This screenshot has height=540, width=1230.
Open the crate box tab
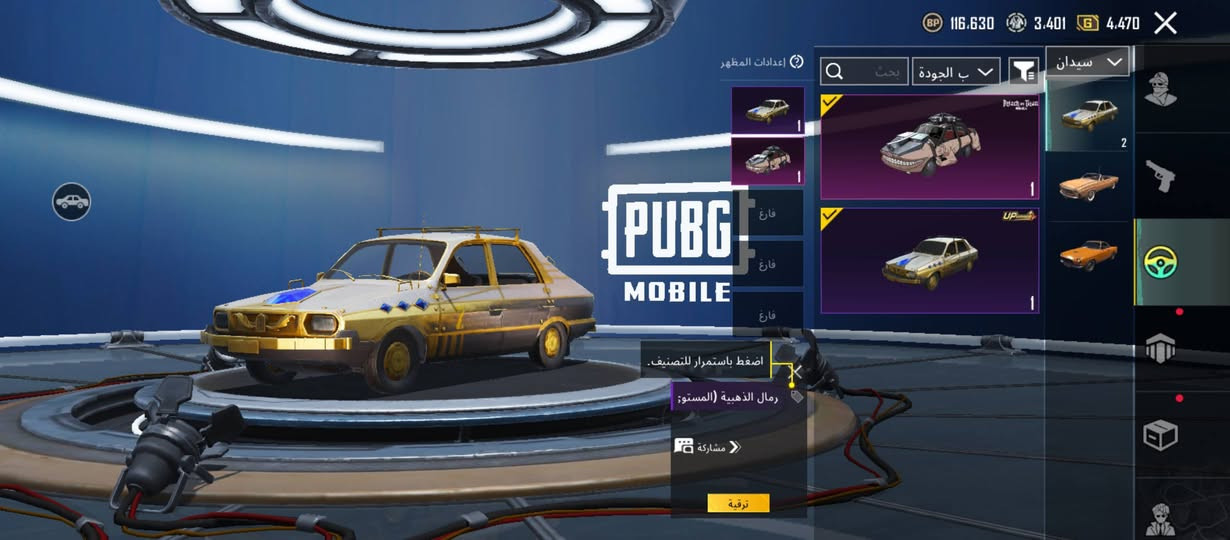(x=1160, y=435)
